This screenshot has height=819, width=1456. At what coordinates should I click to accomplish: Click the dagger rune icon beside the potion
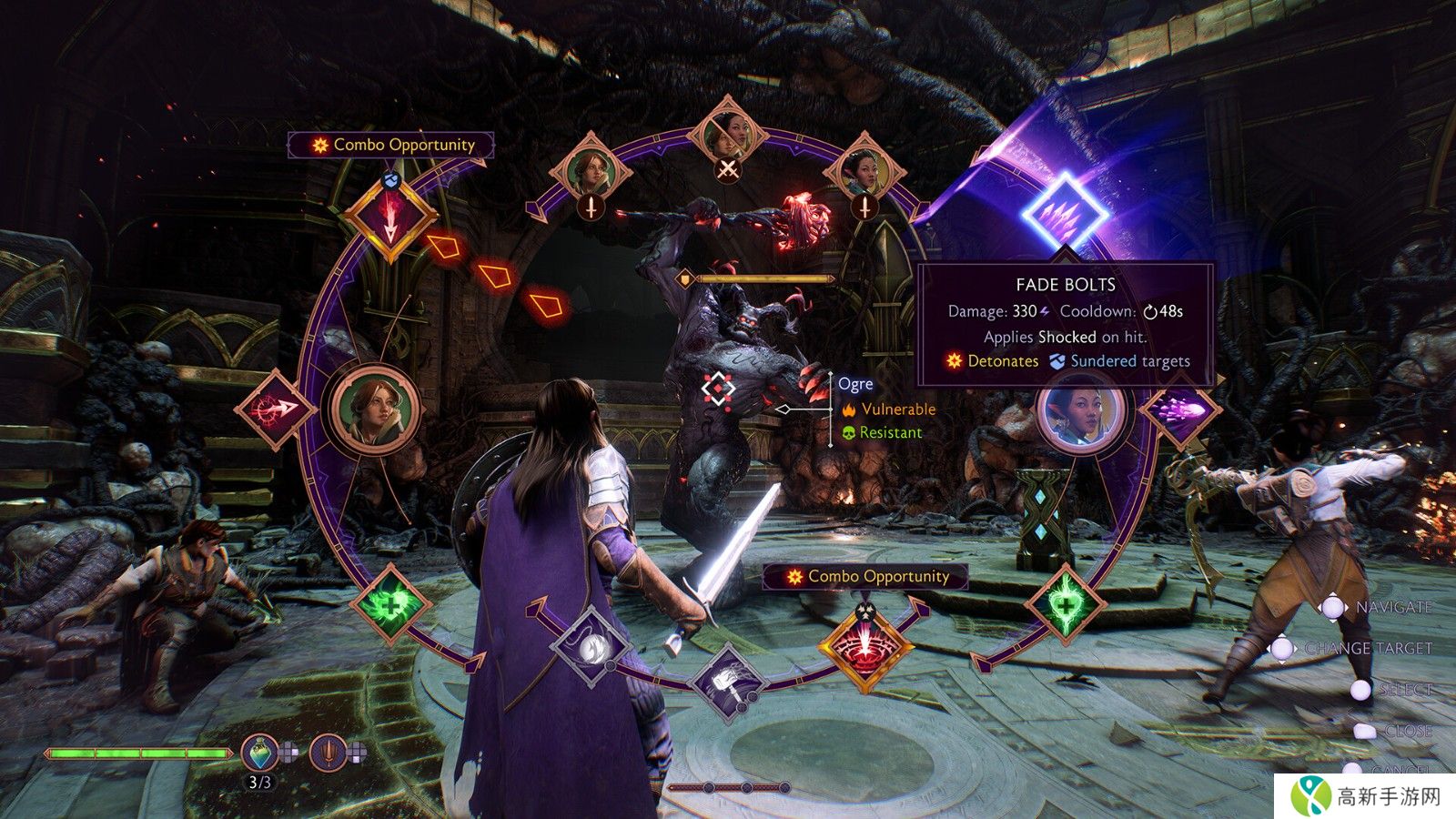(329, 753)
